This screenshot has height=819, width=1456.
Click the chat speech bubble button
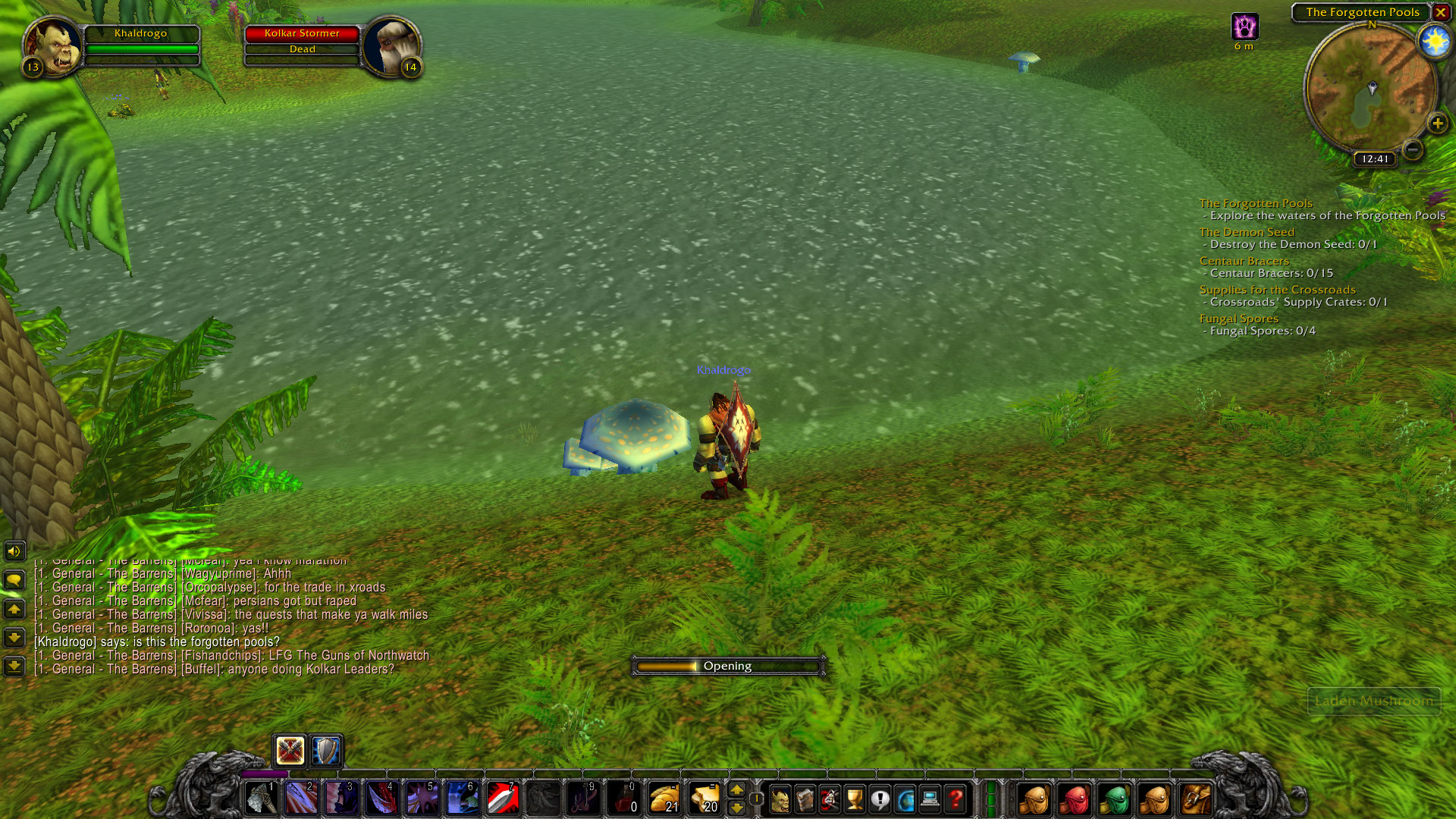(14, 580)
